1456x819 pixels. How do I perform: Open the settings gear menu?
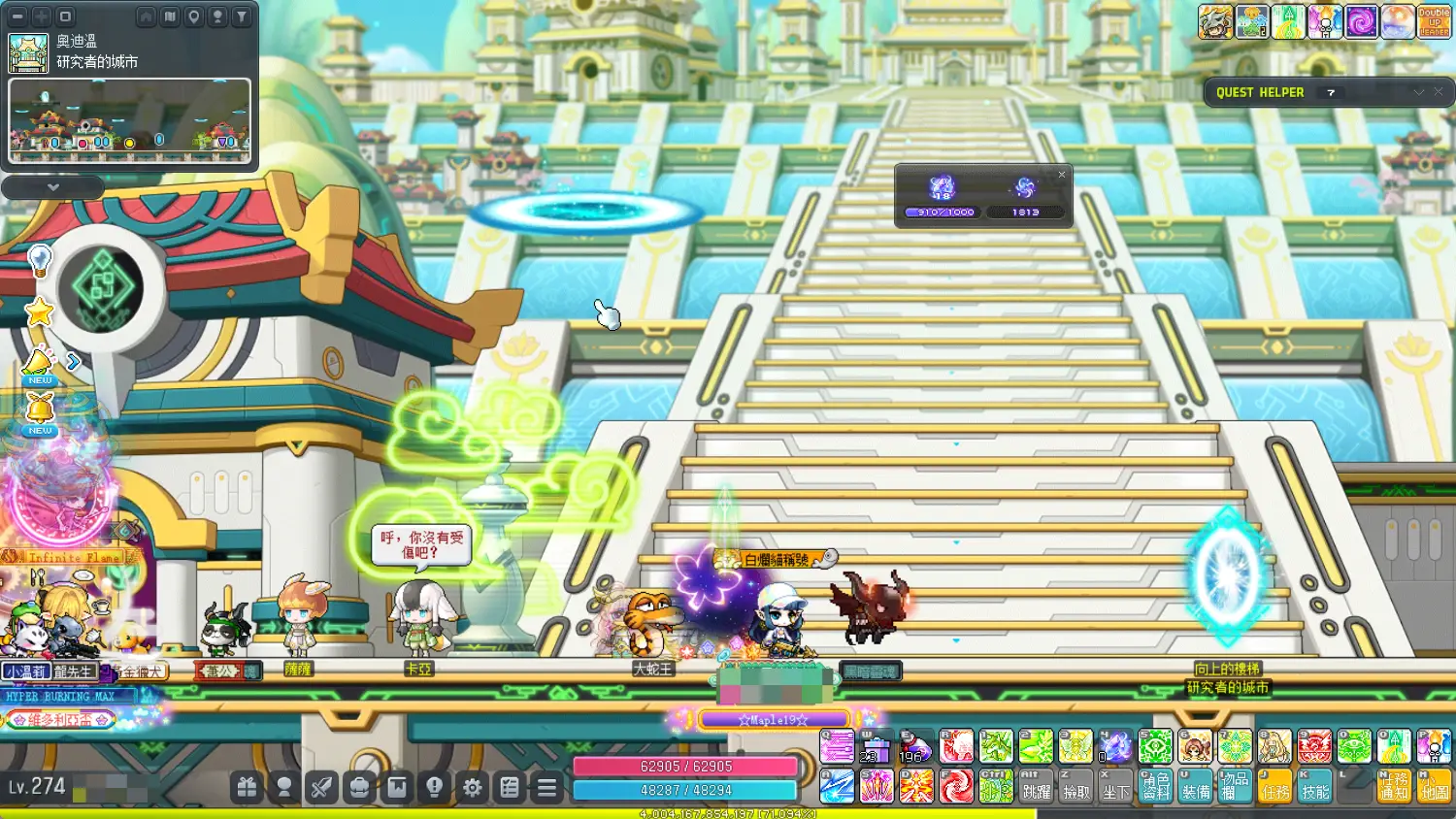tap(472, 787)
